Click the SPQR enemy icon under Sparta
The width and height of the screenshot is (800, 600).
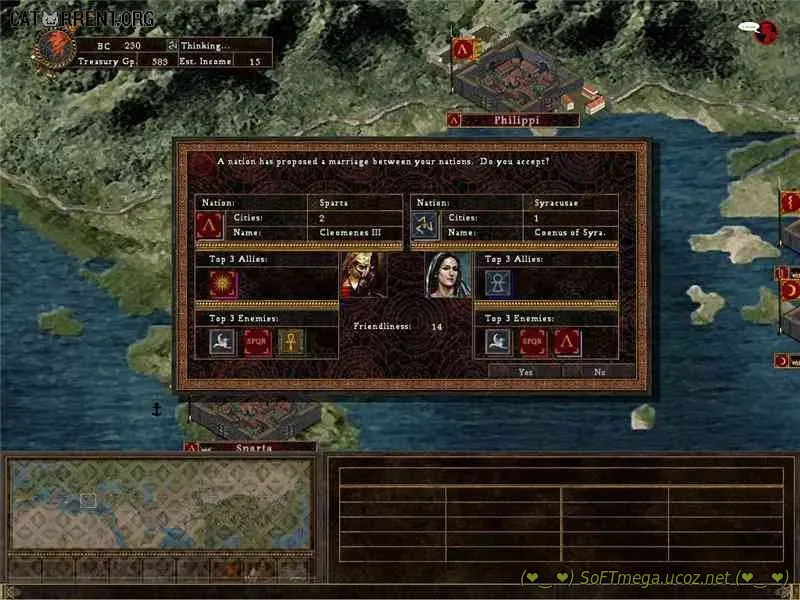257,342
